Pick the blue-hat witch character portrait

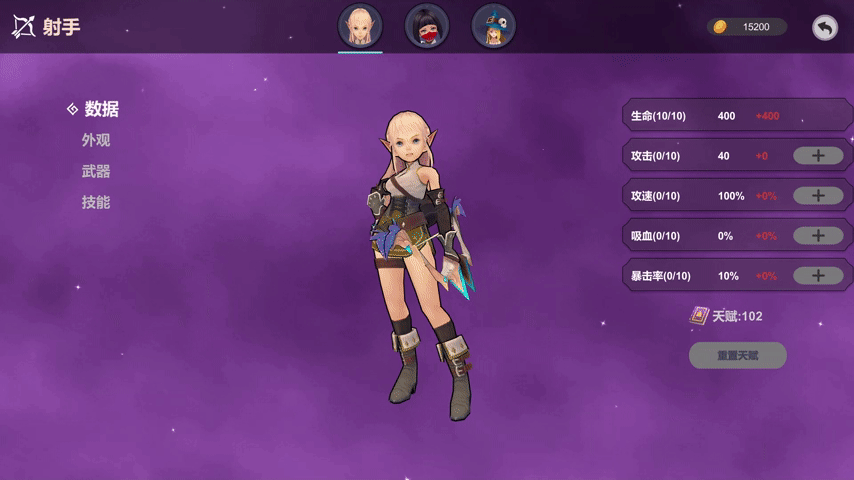[x=493, y=26]
